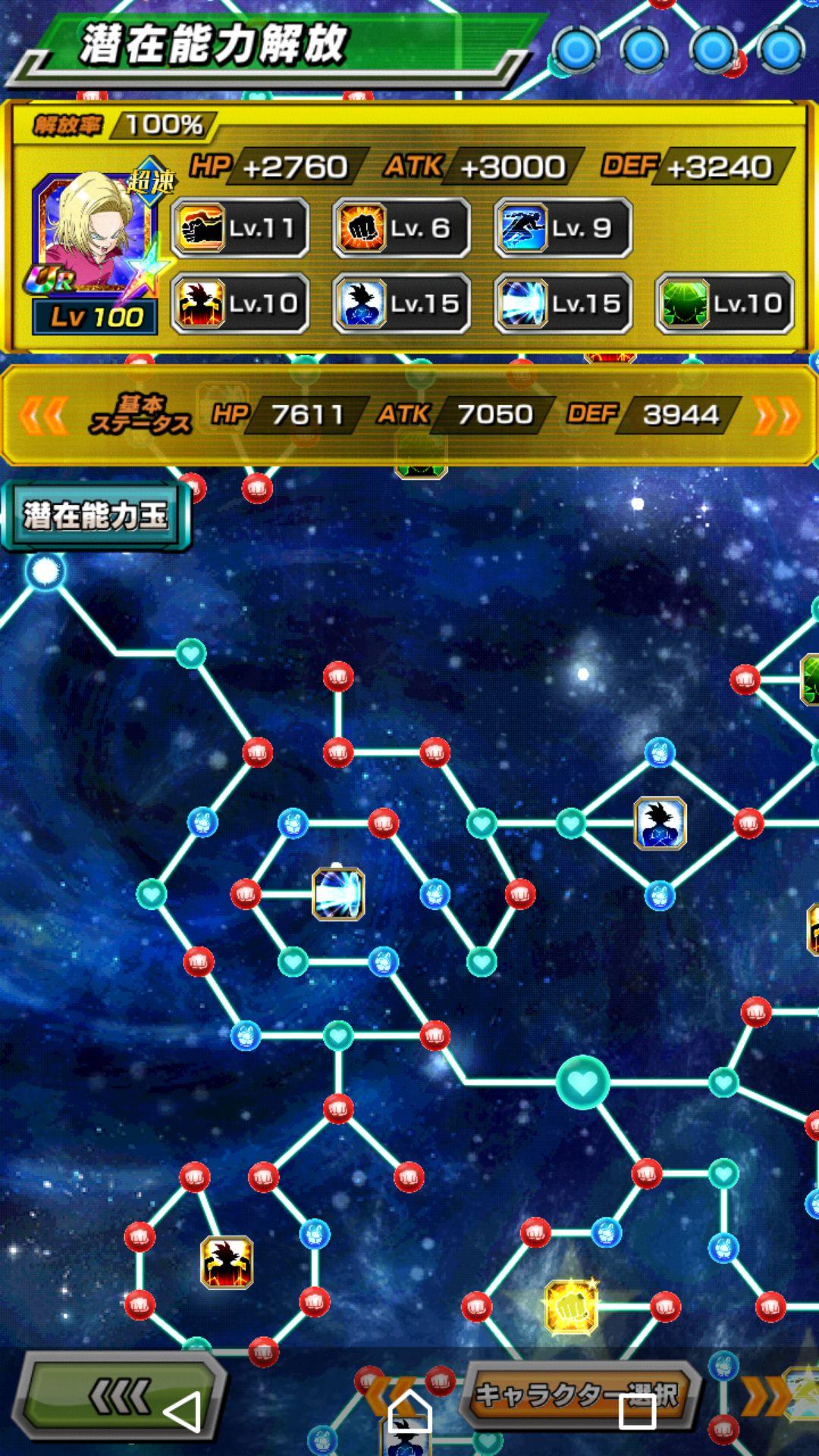Tap the Android home navigation button
The width and height of the screenshot is (819, 1456).
pyautogui.click(x=409, y=1410)
